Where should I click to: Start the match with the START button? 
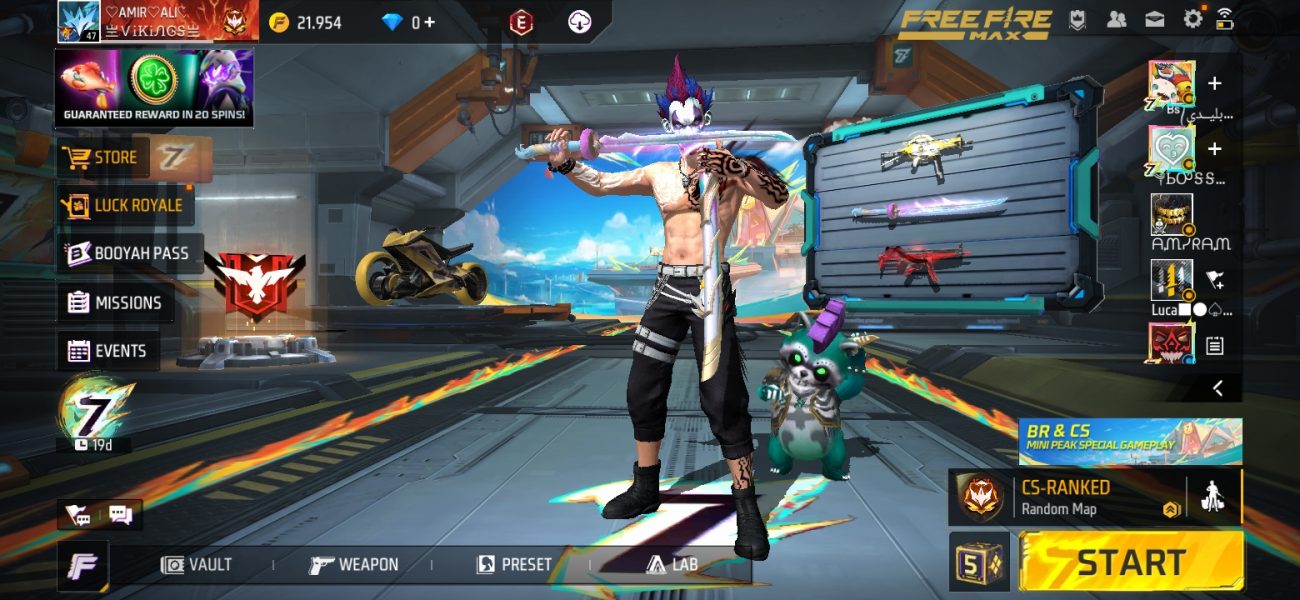click(x=1131, y=562)
